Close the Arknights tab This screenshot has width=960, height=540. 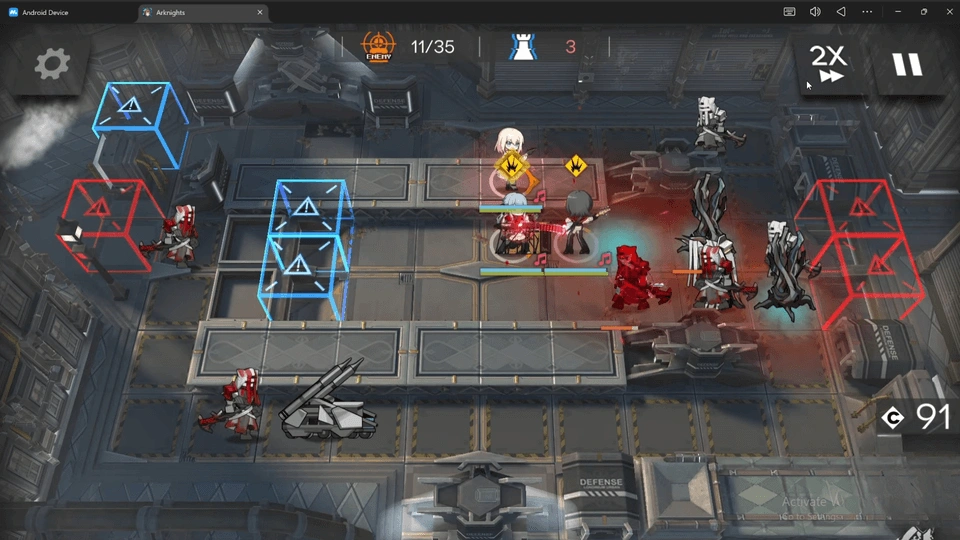click(x=260, y=12)
